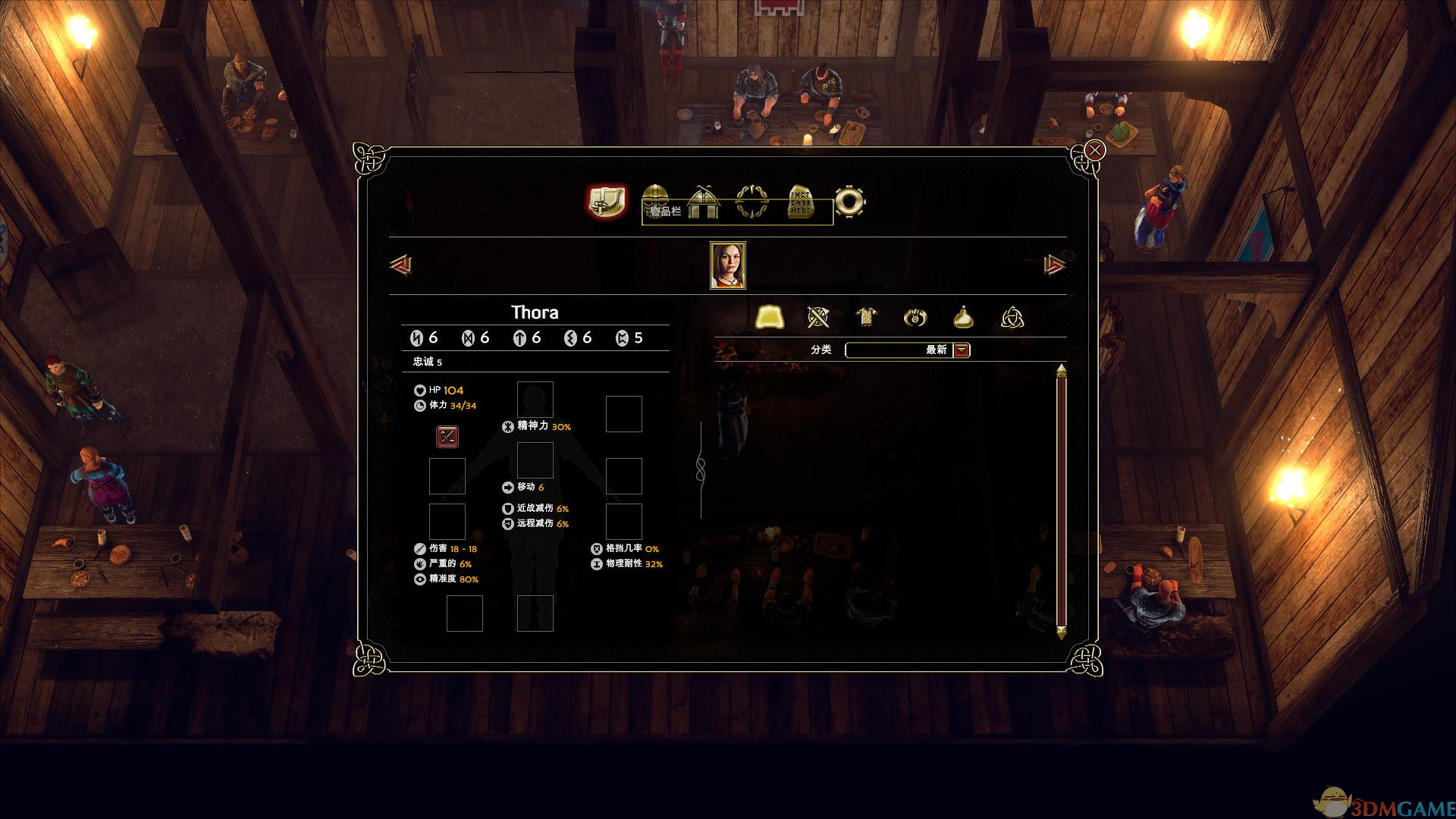Open the inventory pouch tab
This screenshot has height=819, width=1456.
click(607, 202)
